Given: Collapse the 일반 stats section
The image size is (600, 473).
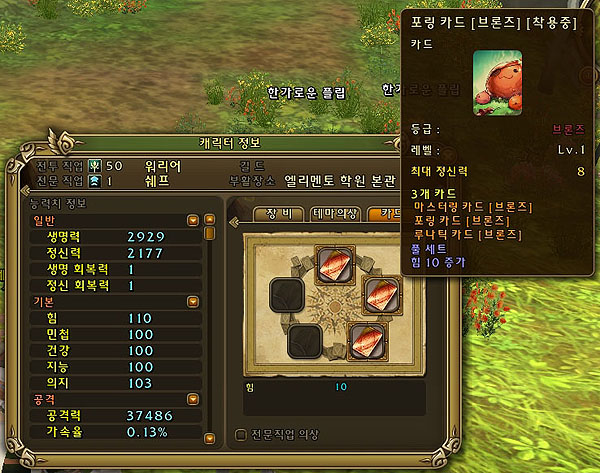Looking at the screenshot, I should pos(190,220).
